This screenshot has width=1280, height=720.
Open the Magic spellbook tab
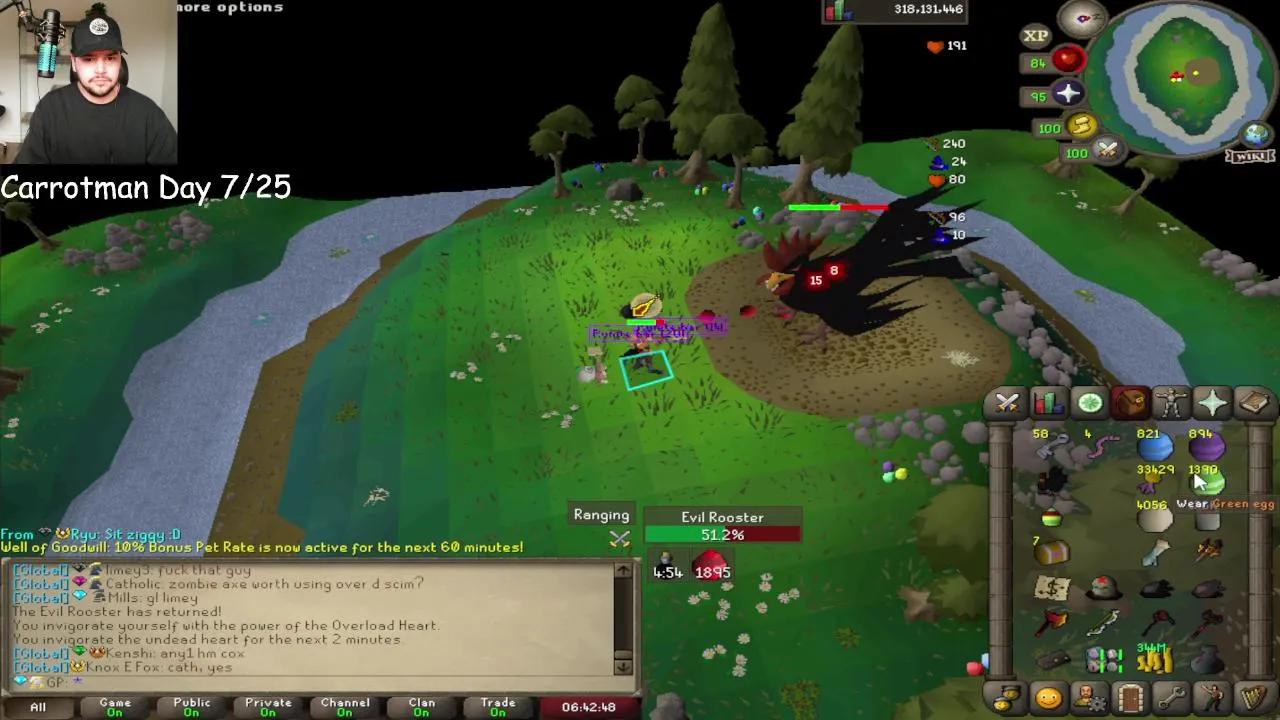1252,403
